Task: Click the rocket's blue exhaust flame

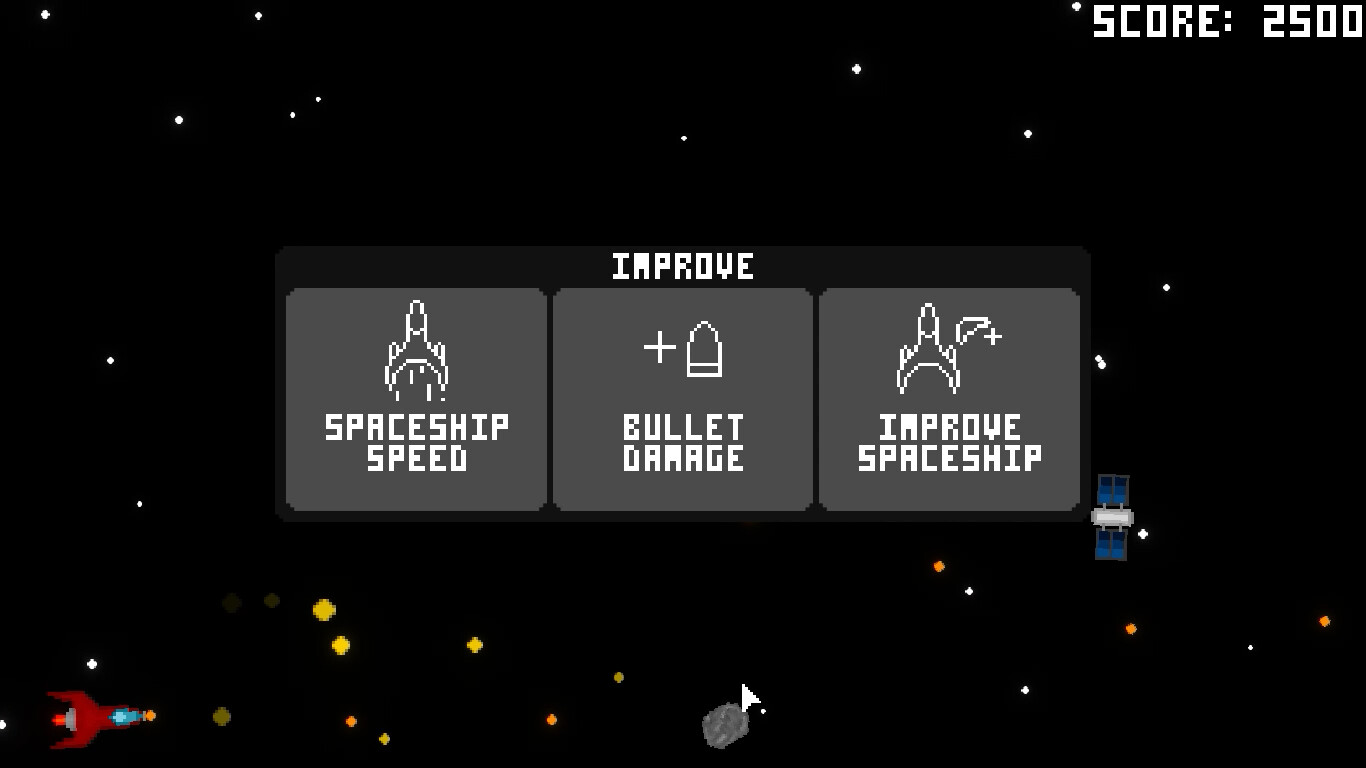Action: (123, 716)
